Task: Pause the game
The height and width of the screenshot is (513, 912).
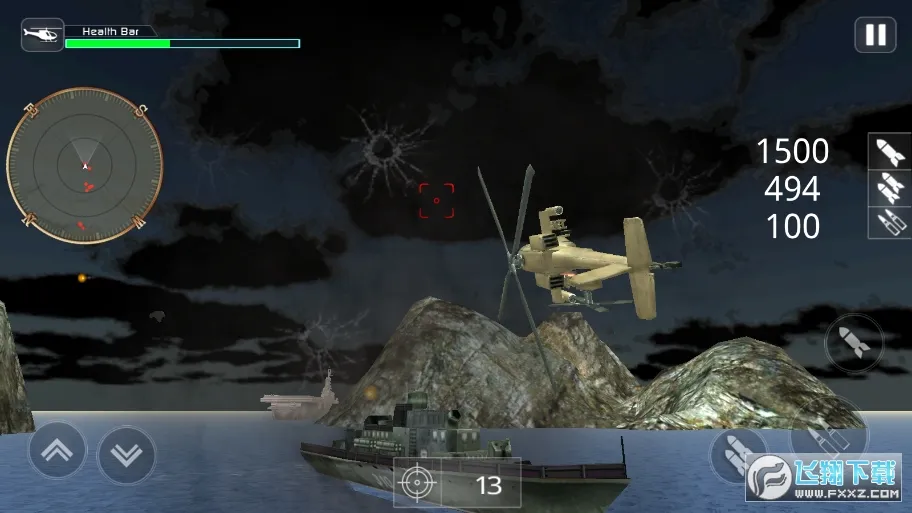Action: (875, 36)
